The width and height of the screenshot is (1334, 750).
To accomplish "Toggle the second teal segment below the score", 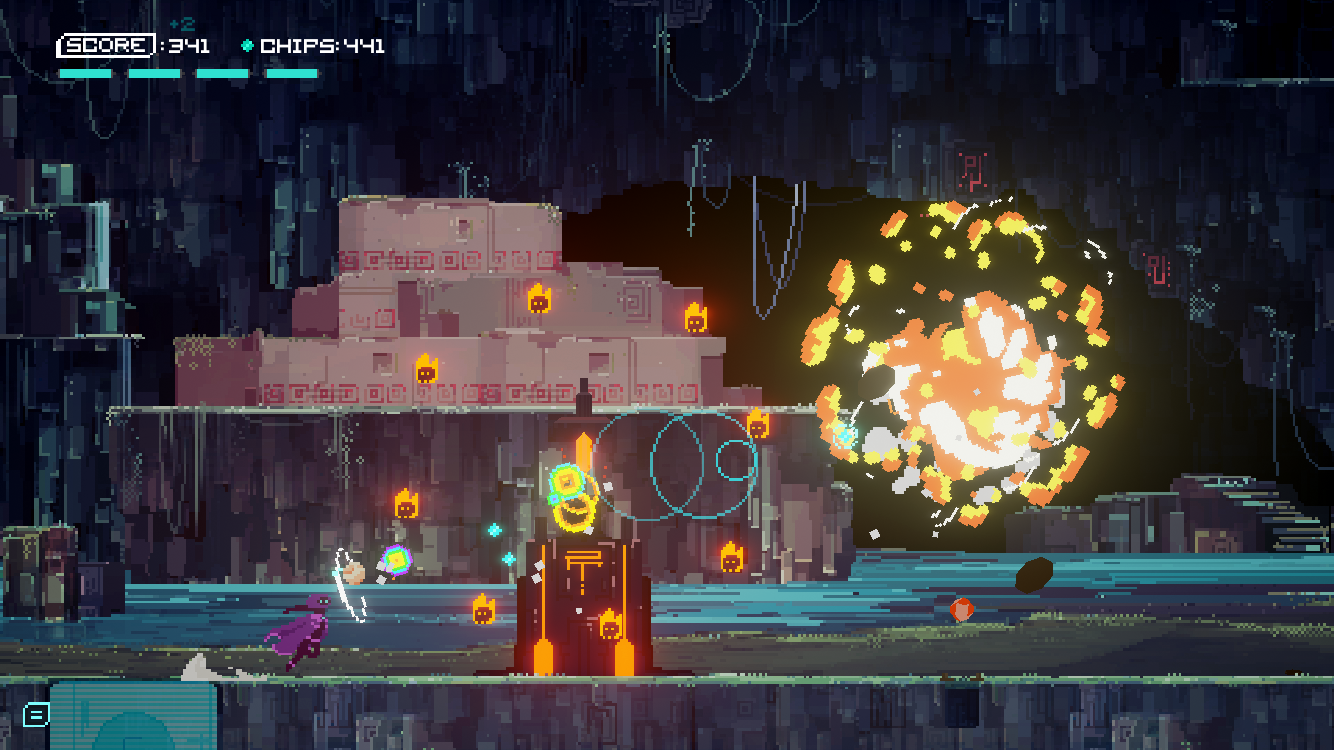I will coord(155,72).
